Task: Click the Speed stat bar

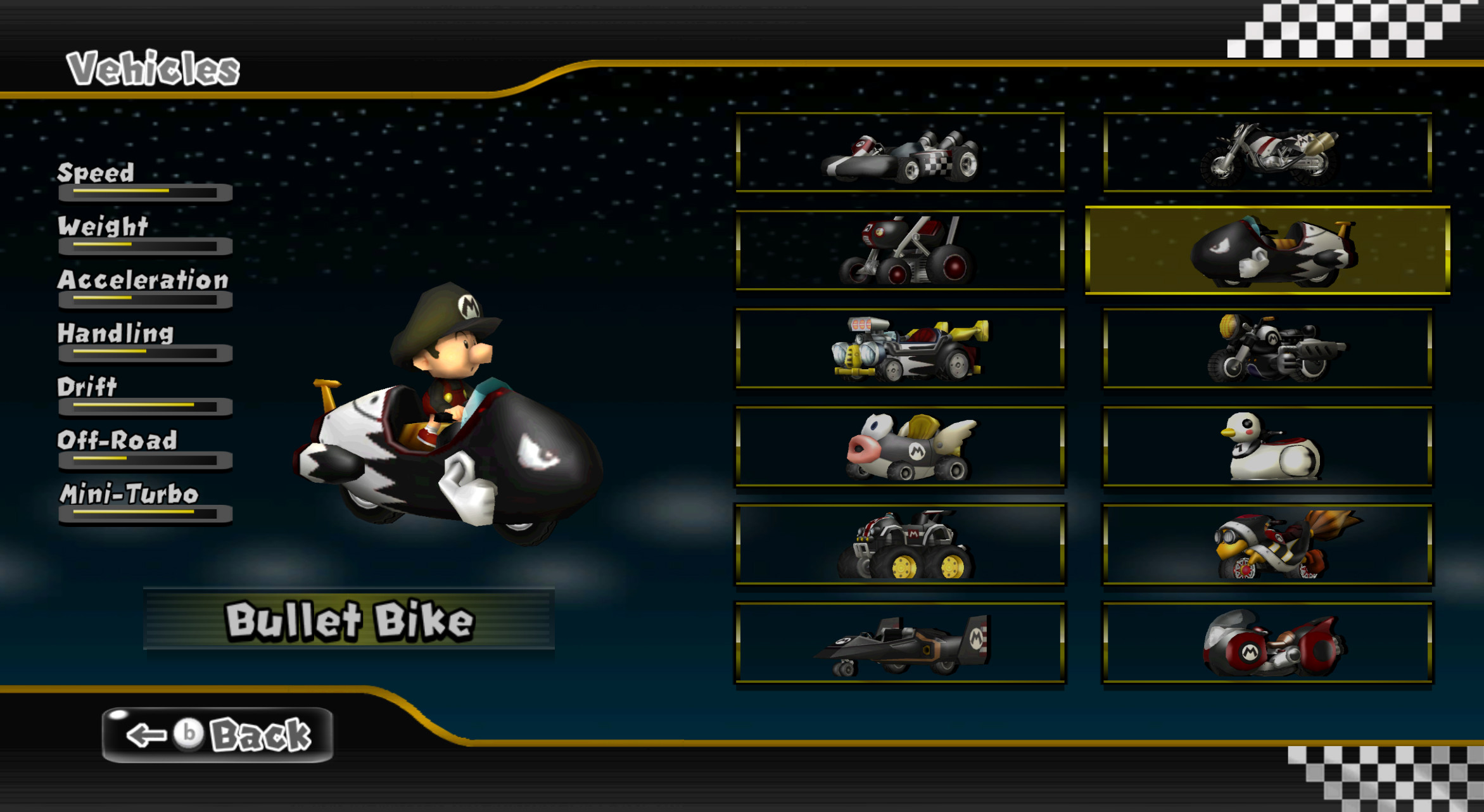Action: click(x=146, y=193)
